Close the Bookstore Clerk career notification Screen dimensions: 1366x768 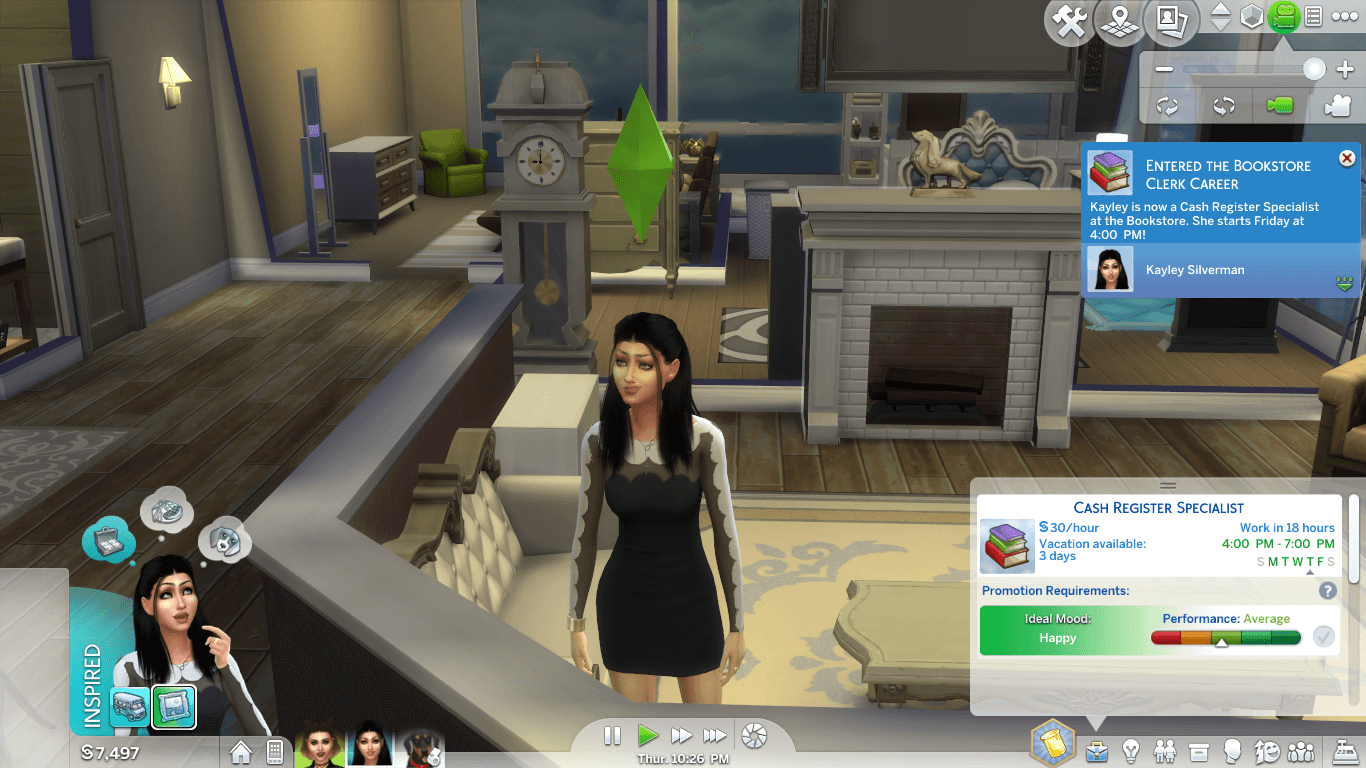click(x=1346, y=158)
